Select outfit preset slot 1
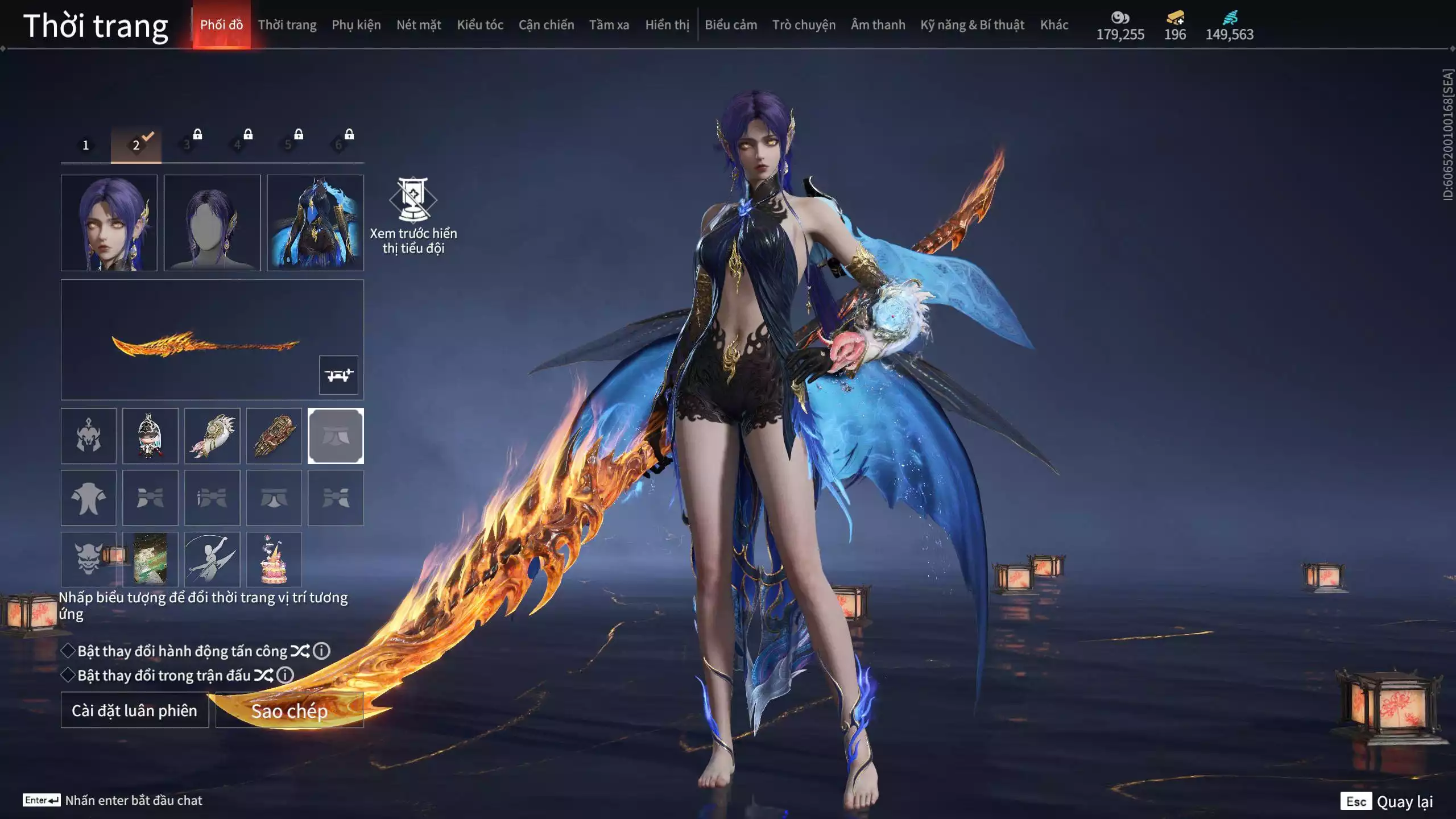1456x819 pixels. 86,145
